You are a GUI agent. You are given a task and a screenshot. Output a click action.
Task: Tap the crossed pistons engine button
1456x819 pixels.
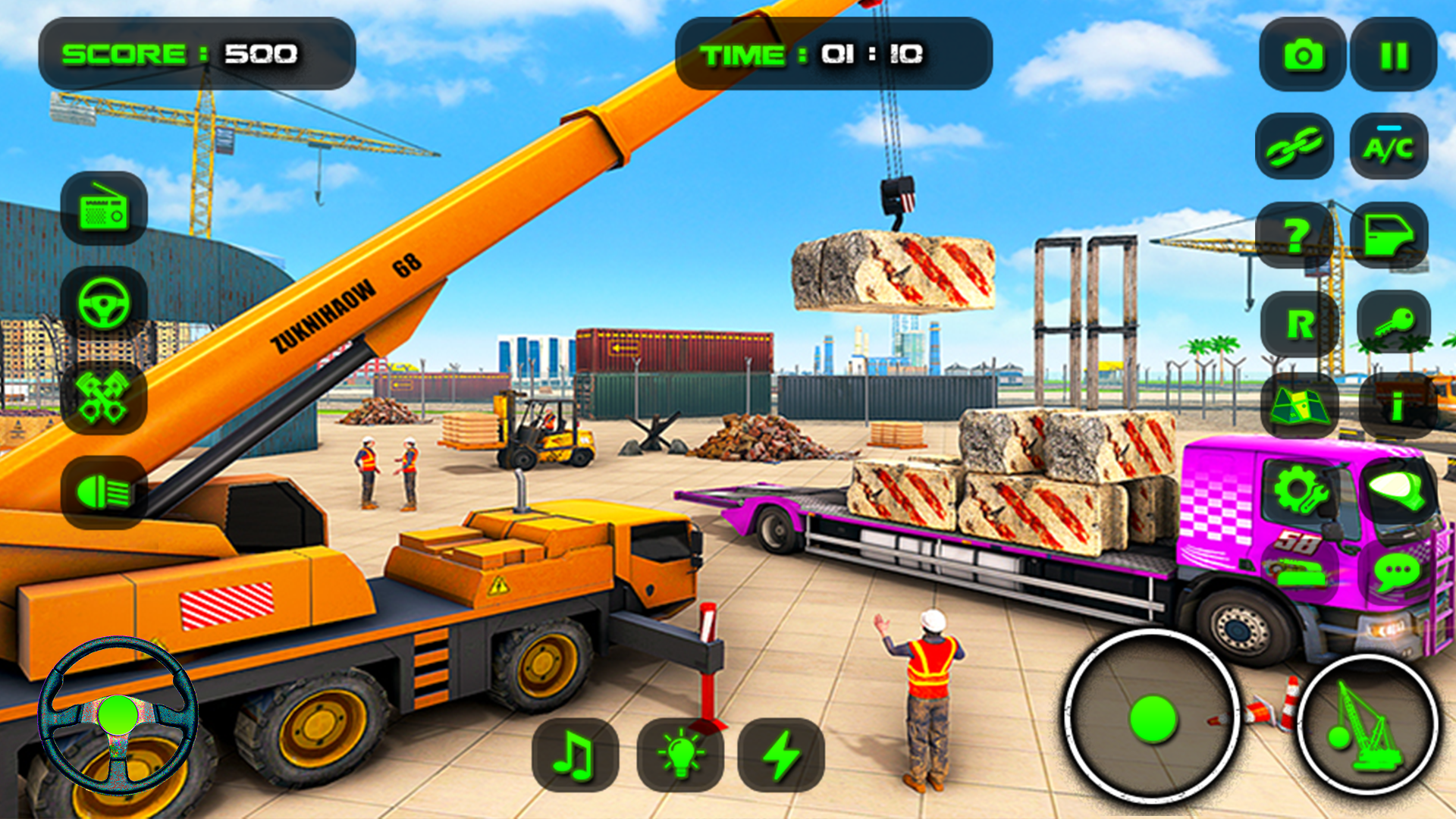pyautogui.click(x=104, y=397)
